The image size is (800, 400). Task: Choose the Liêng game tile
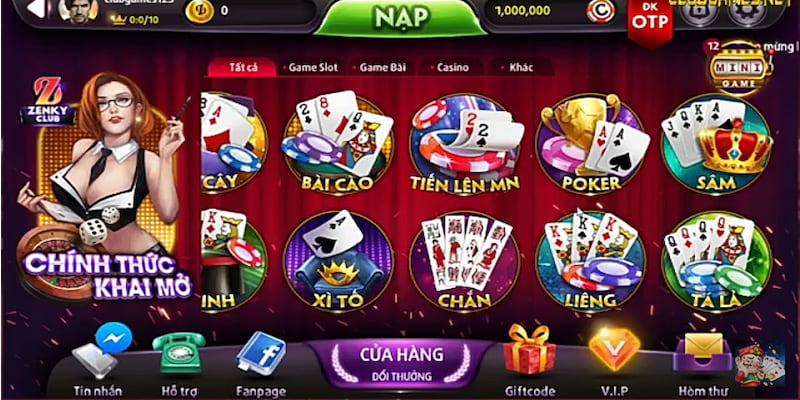pos(590,262)
